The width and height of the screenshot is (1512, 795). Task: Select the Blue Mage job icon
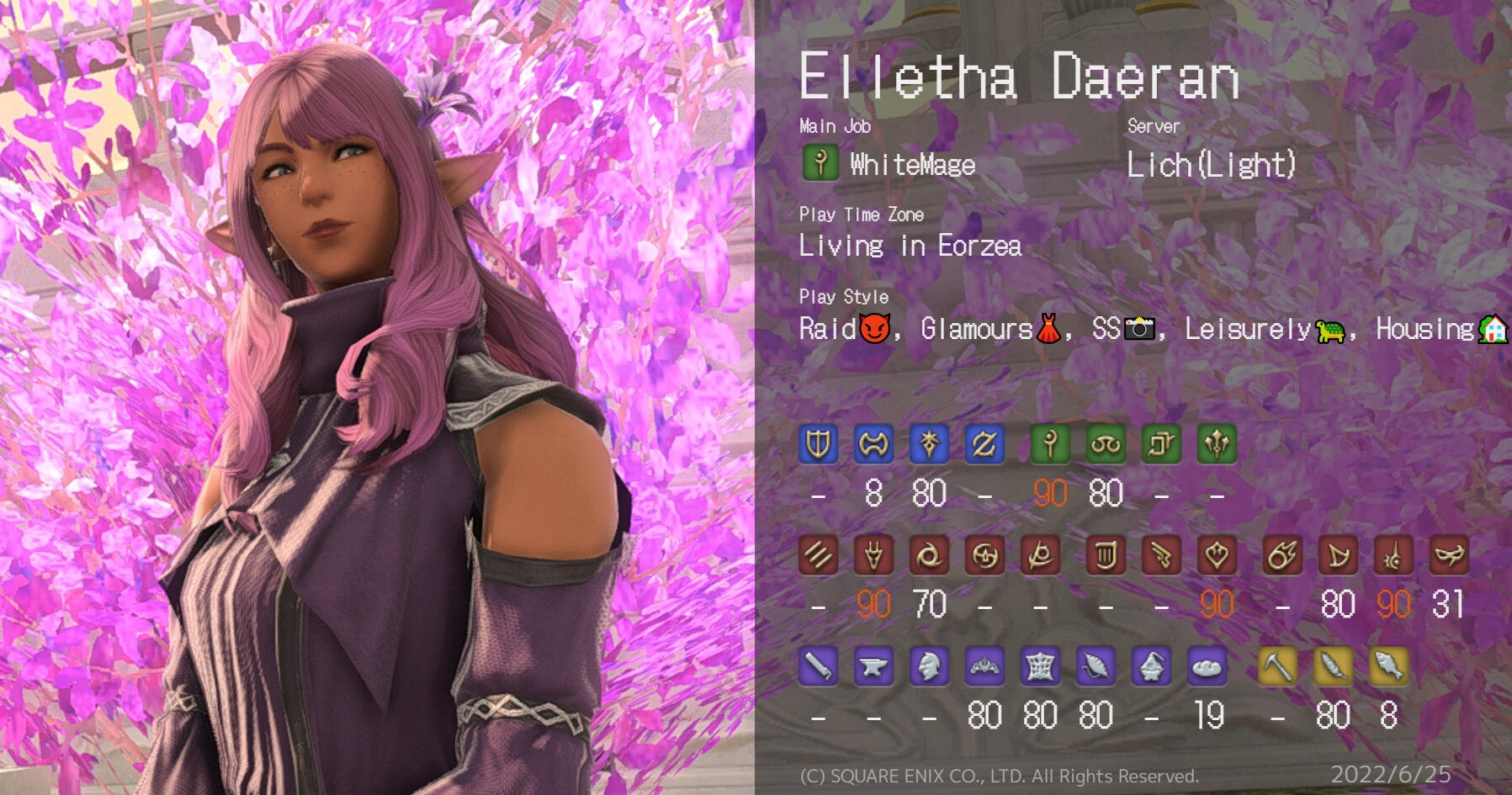[1449, 555]
